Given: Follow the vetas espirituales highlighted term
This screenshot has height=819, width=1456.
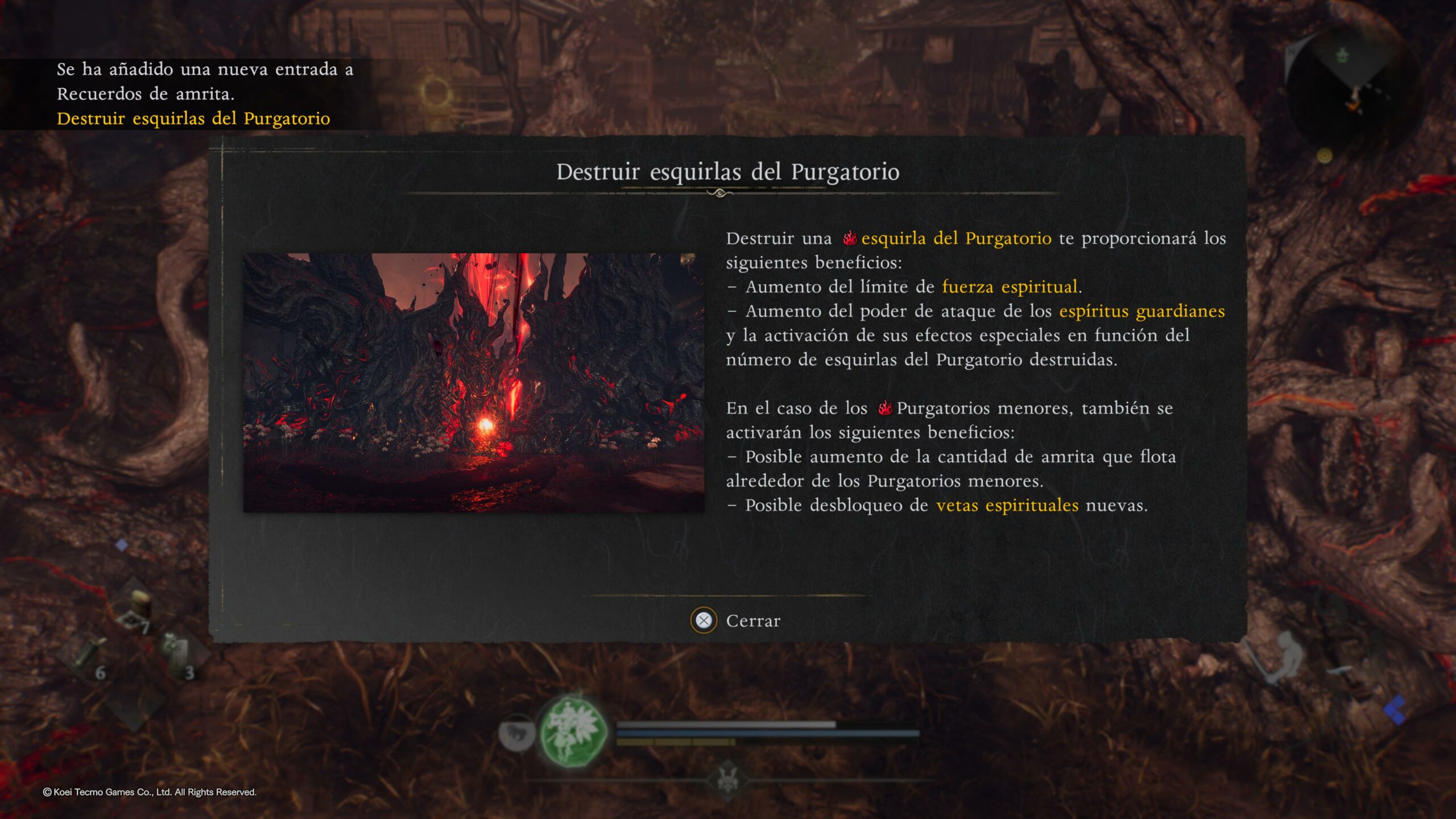Looking at the screenshot, I should (x=1007, y=505).
